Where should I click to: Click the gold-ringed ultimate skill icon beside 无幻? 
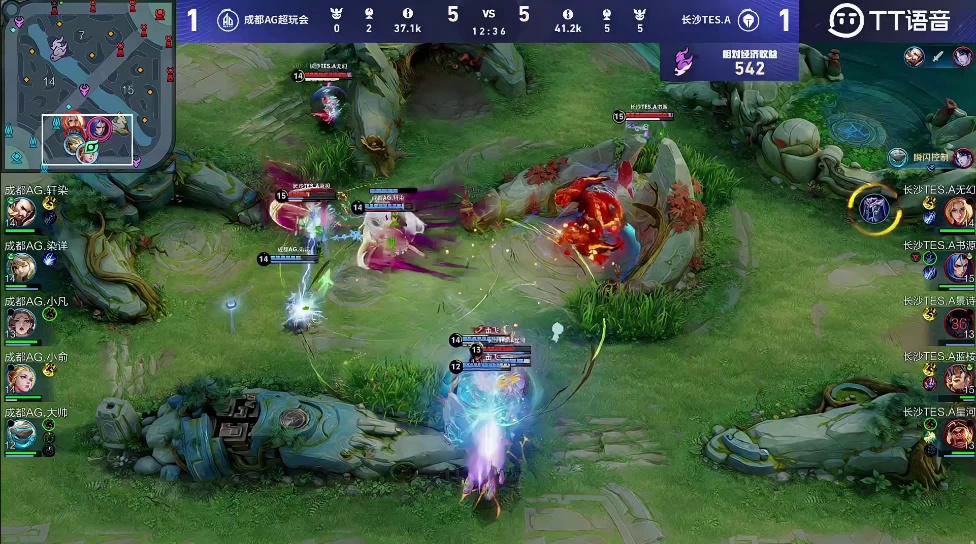[874, 206]
